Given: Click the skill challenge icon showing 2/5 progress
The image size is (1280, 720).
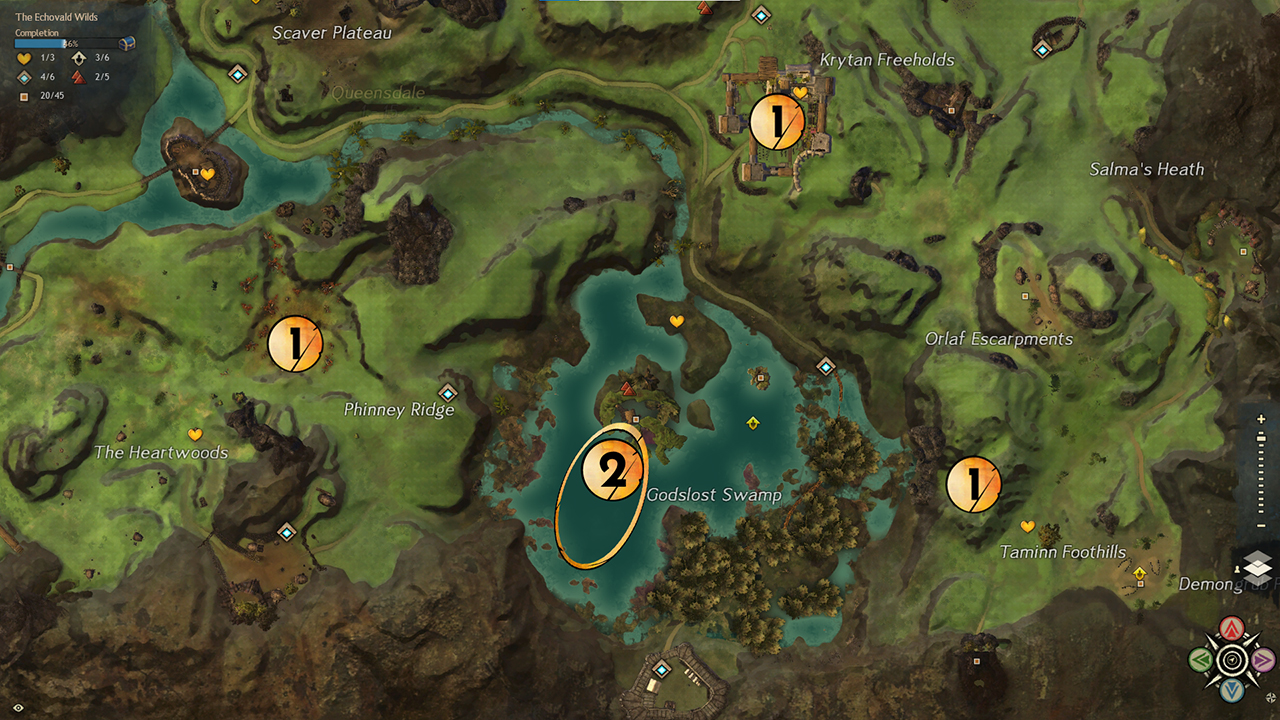Looking at the screenshot, I should 78,77.
